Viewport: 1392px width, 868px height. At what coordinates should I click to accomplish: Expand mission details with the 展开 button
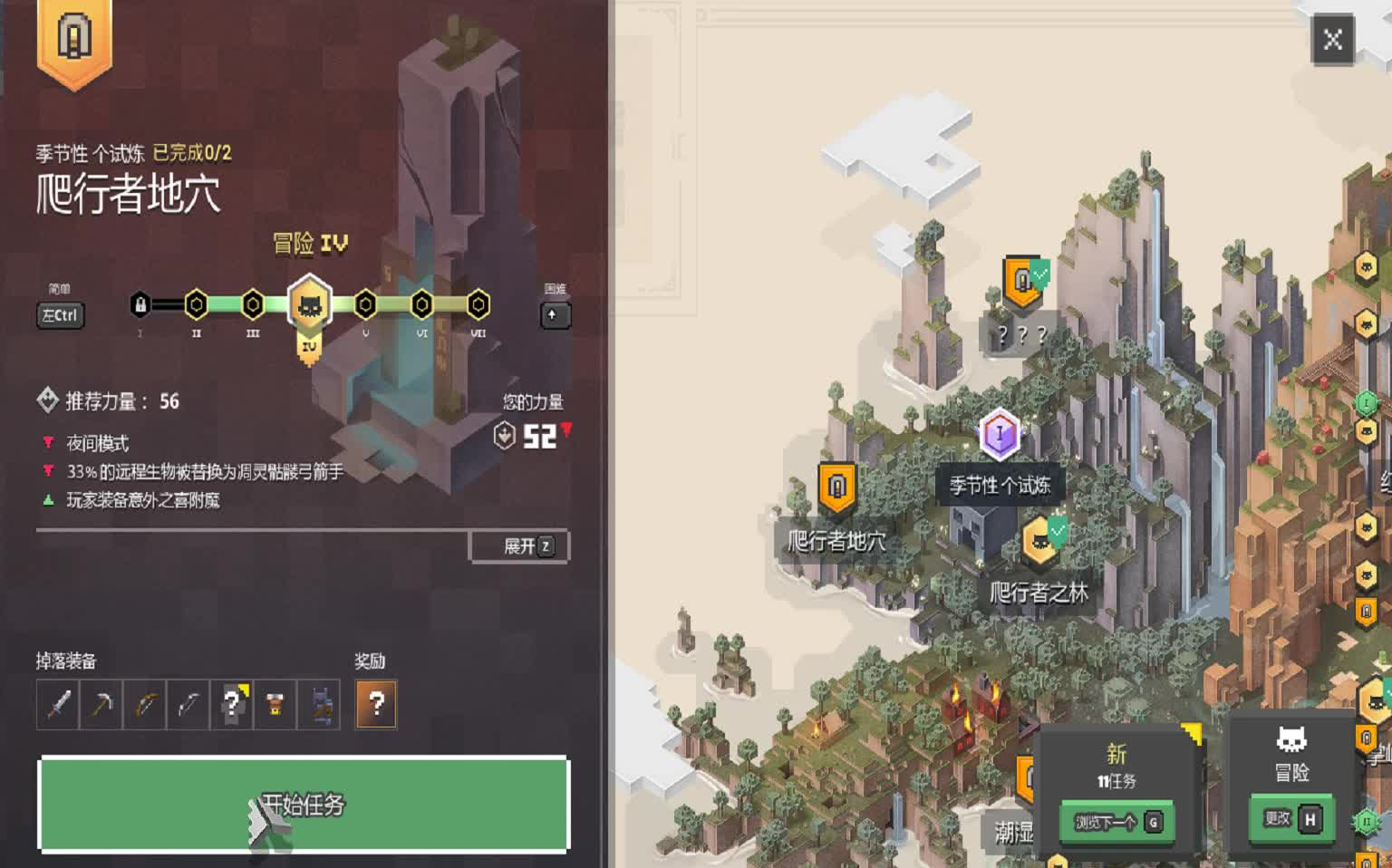tap(518, 547)
